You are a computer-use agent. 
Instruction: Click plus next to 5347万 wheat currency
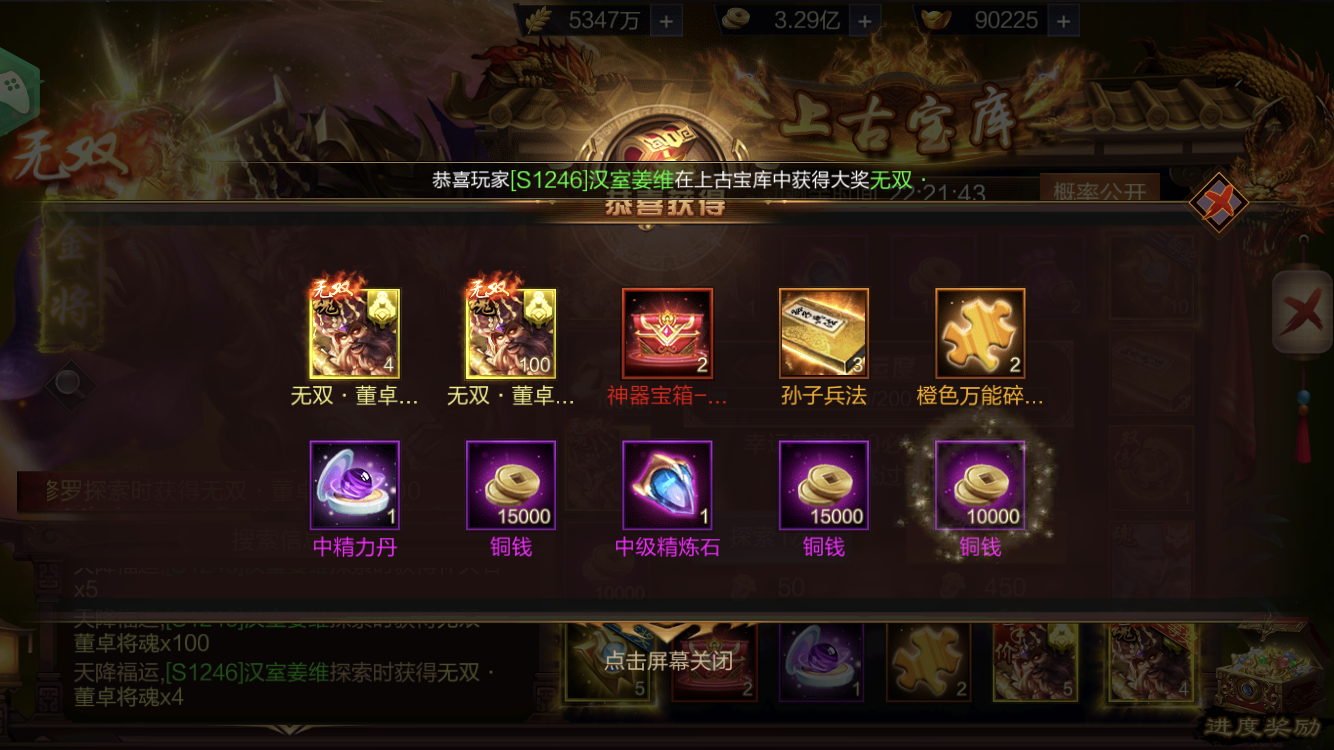pos(666,19)
